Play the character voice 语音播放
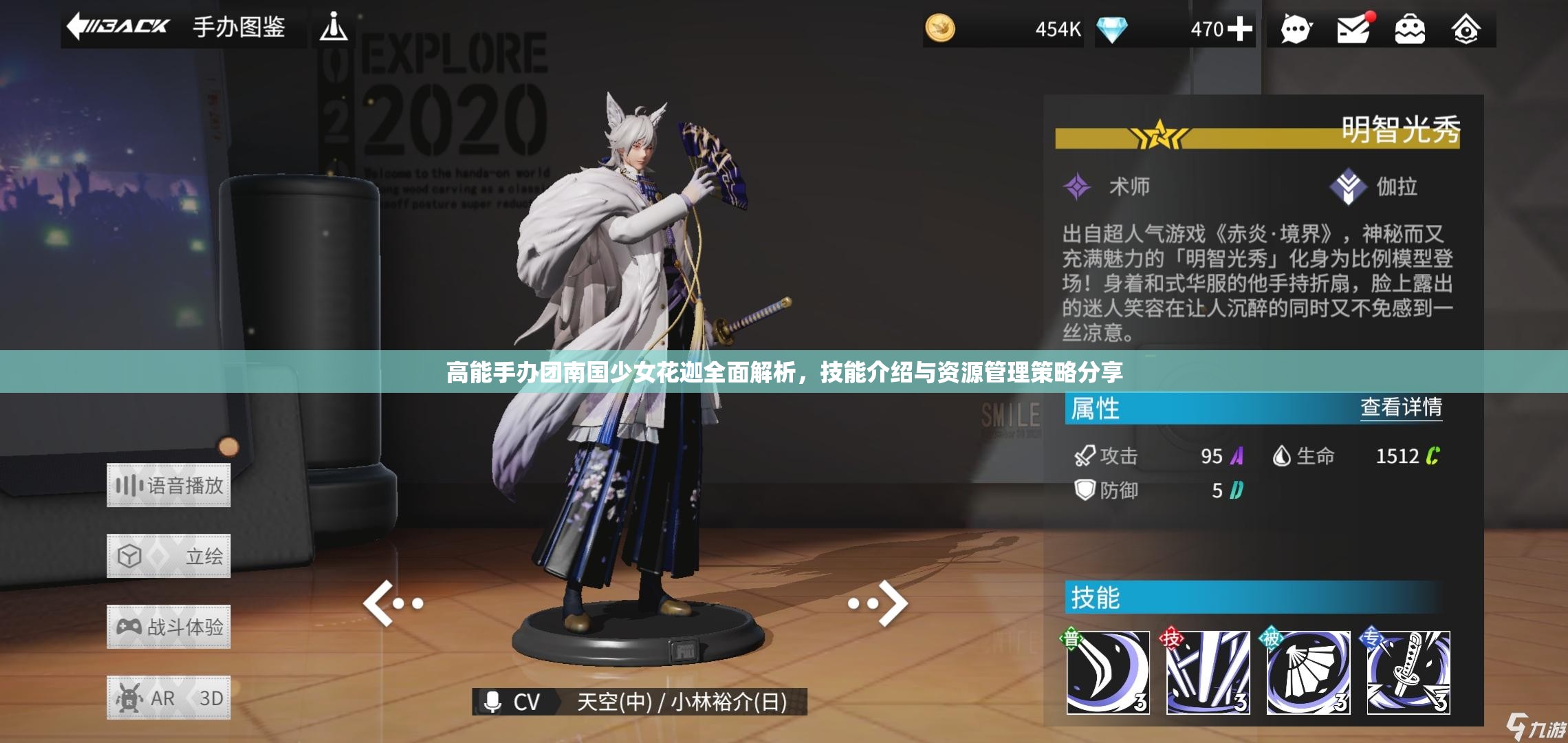The height and width of the screenshot is (743, 1568). point(168,486)
